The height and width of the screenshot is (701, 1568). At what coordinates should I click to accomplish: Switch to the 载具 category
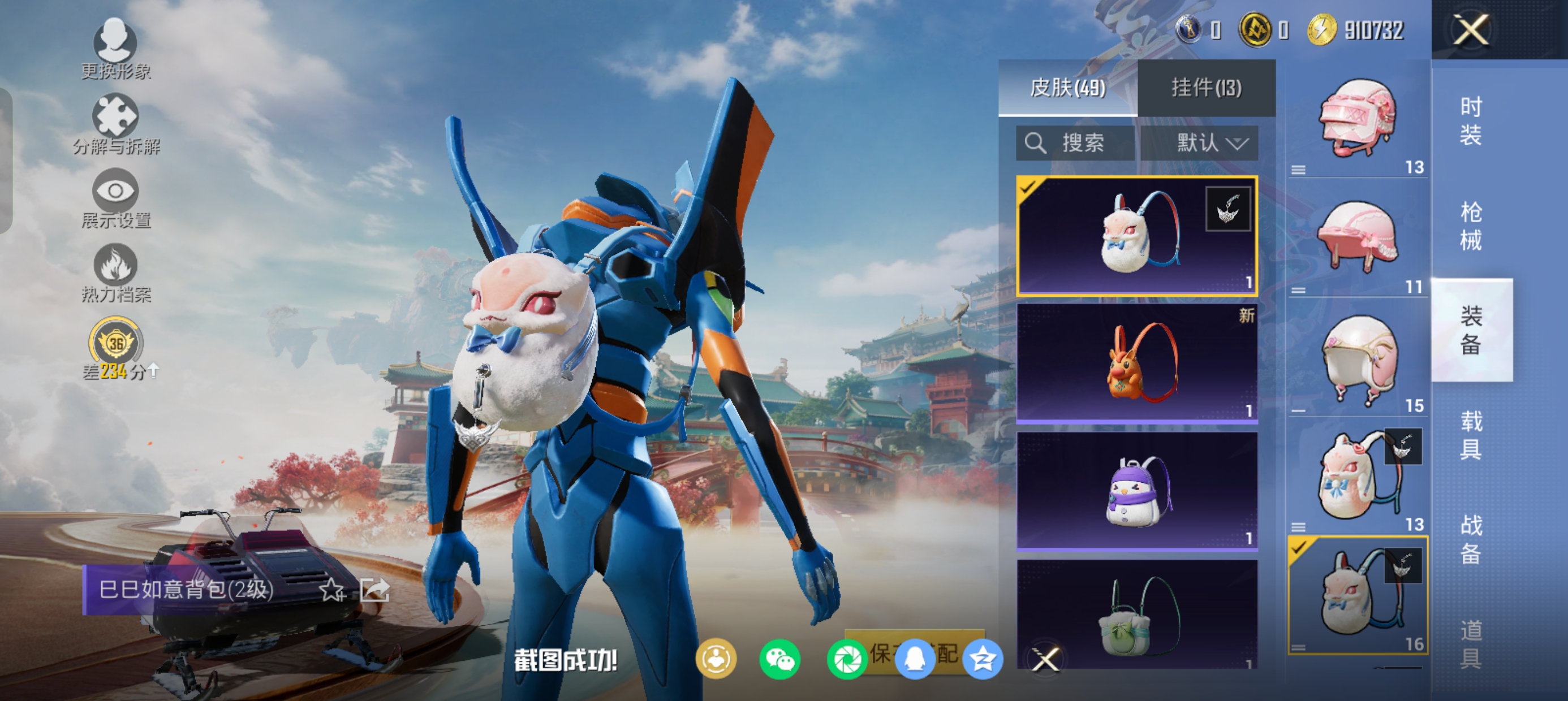tap(1471, 435)
